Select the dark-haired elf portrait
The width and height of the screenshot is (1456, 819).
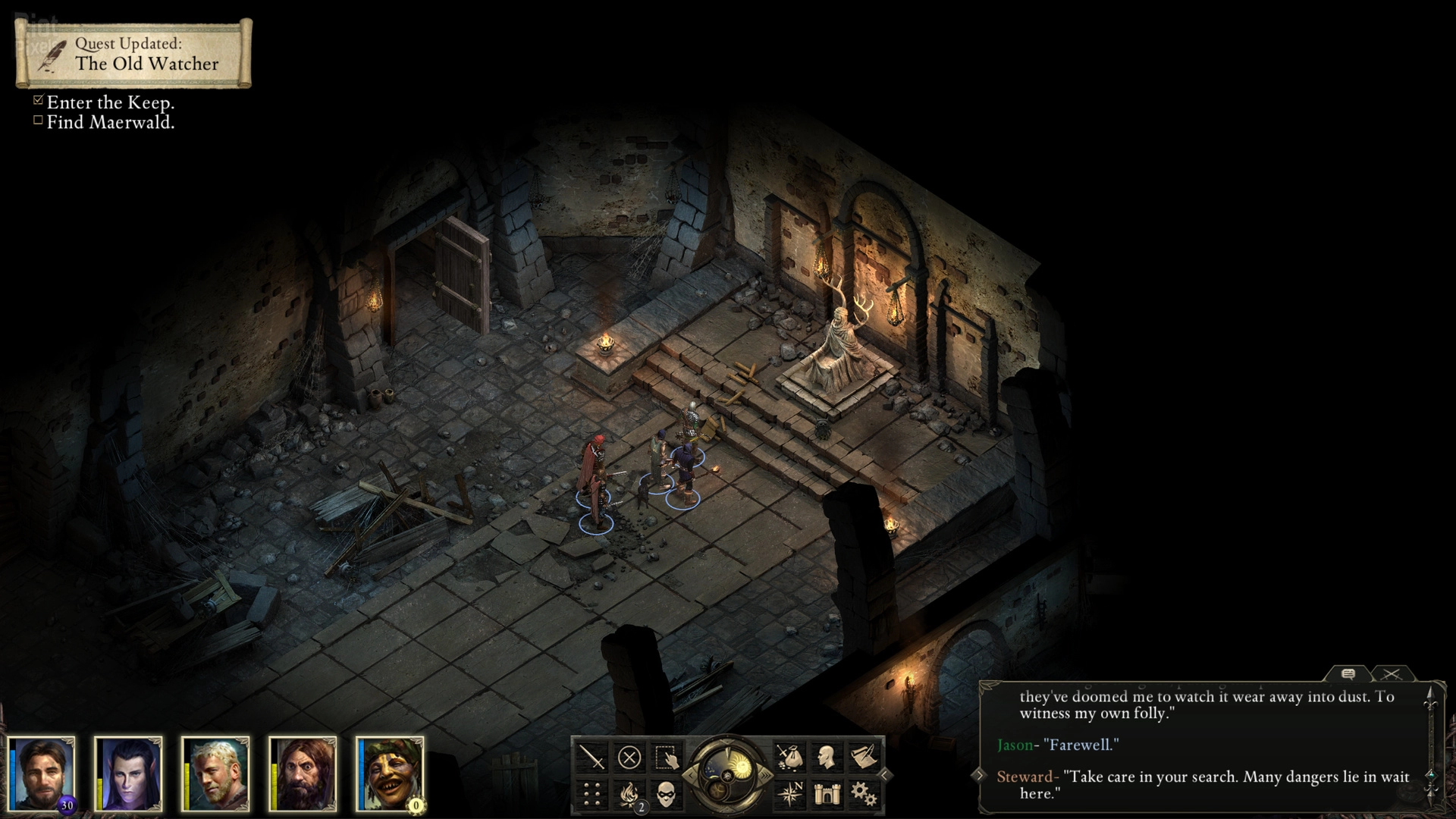pos(129,773)
